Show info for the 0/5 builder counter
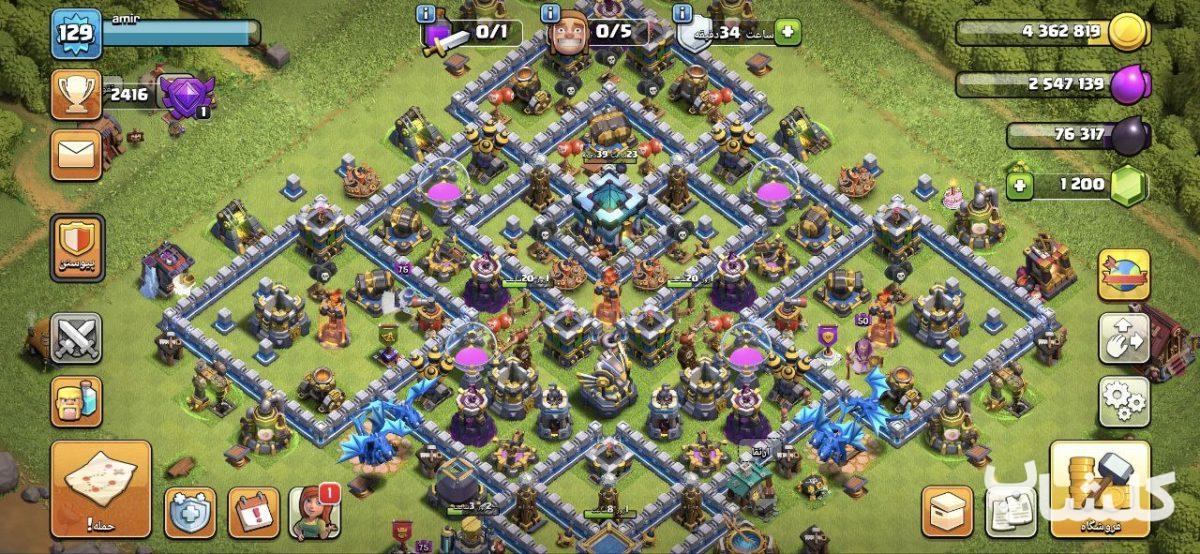 pyautogui.click(x=549, y=14)
